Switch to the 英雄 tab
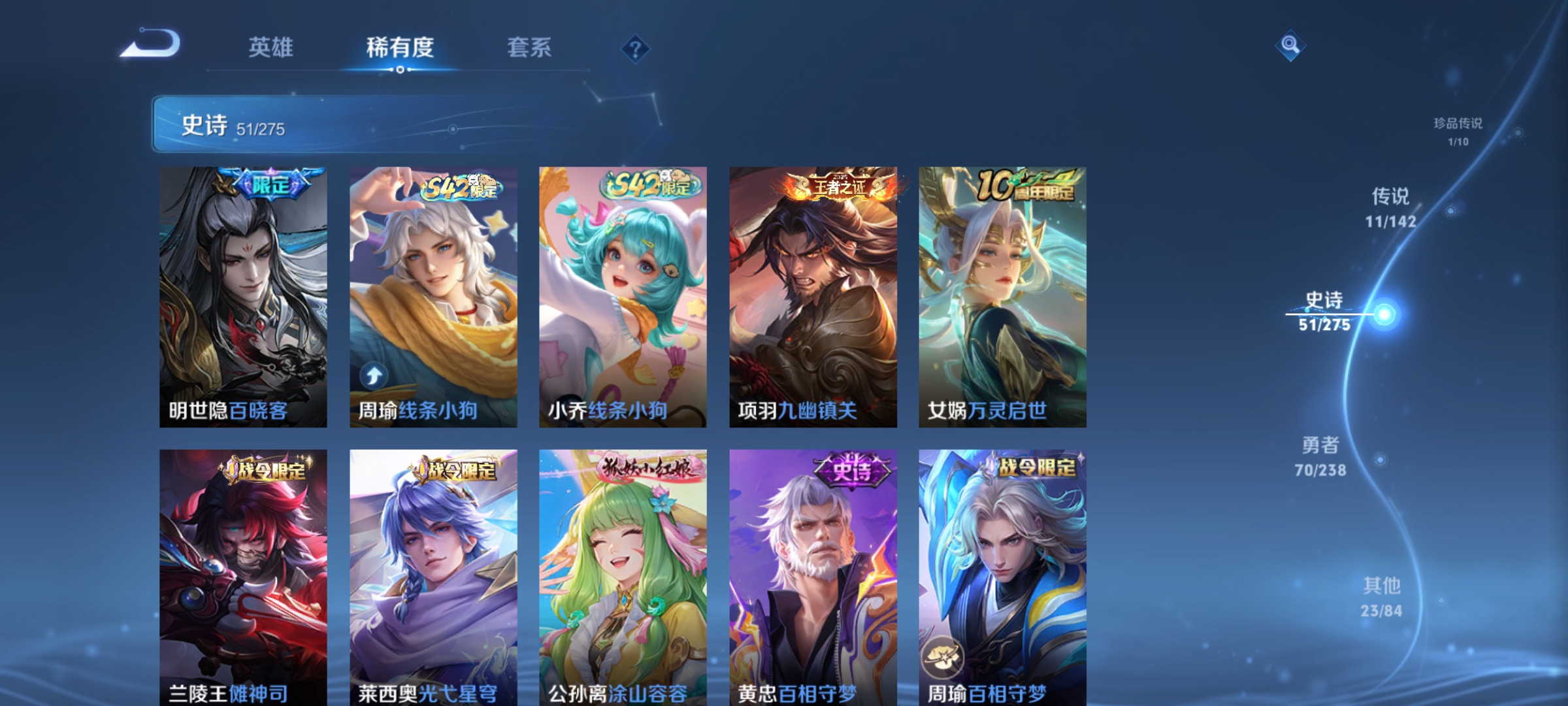Viewport: 1568px width, 706px height. 271,46
